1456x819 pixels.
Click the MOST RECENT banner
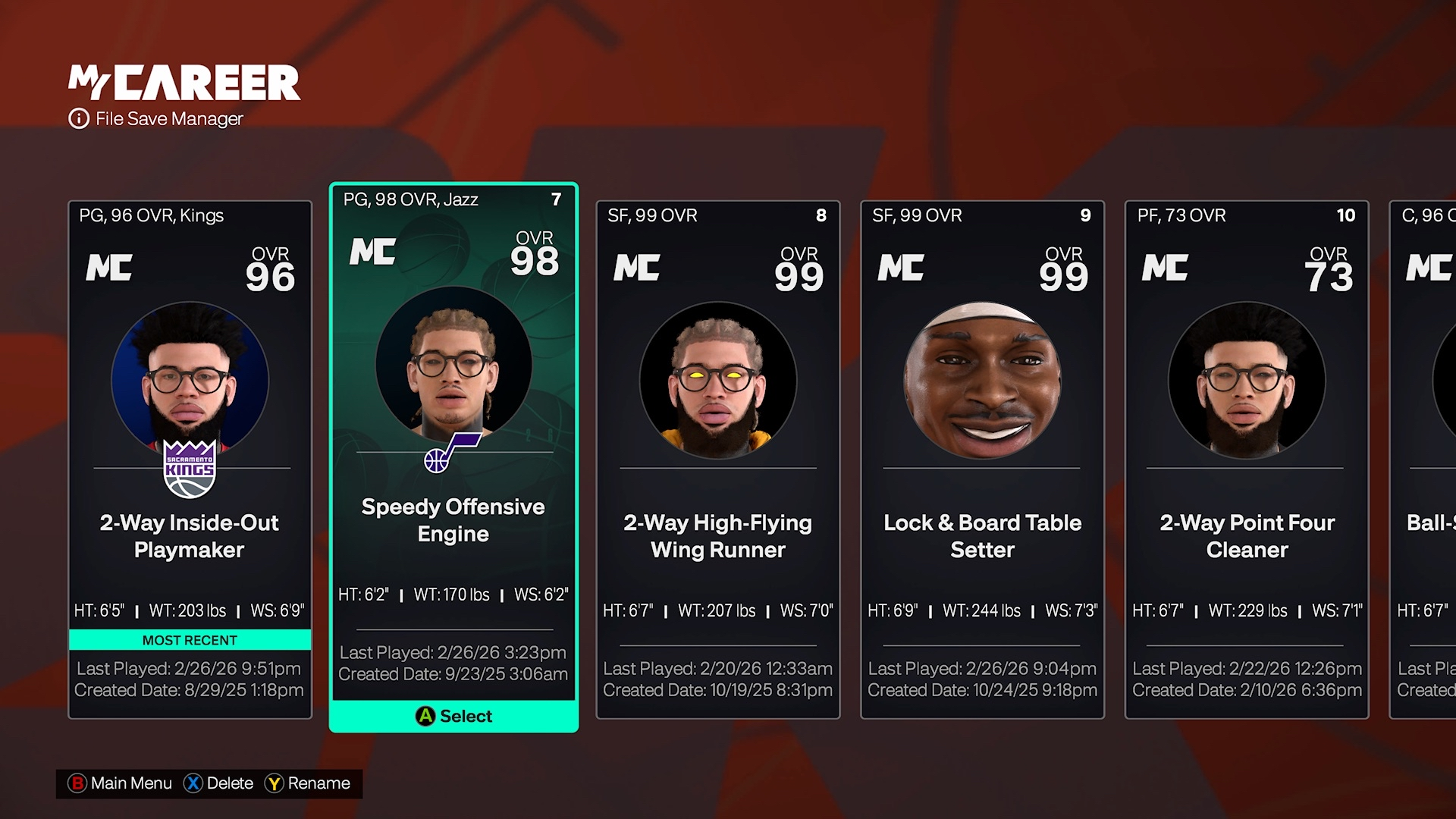189,639
